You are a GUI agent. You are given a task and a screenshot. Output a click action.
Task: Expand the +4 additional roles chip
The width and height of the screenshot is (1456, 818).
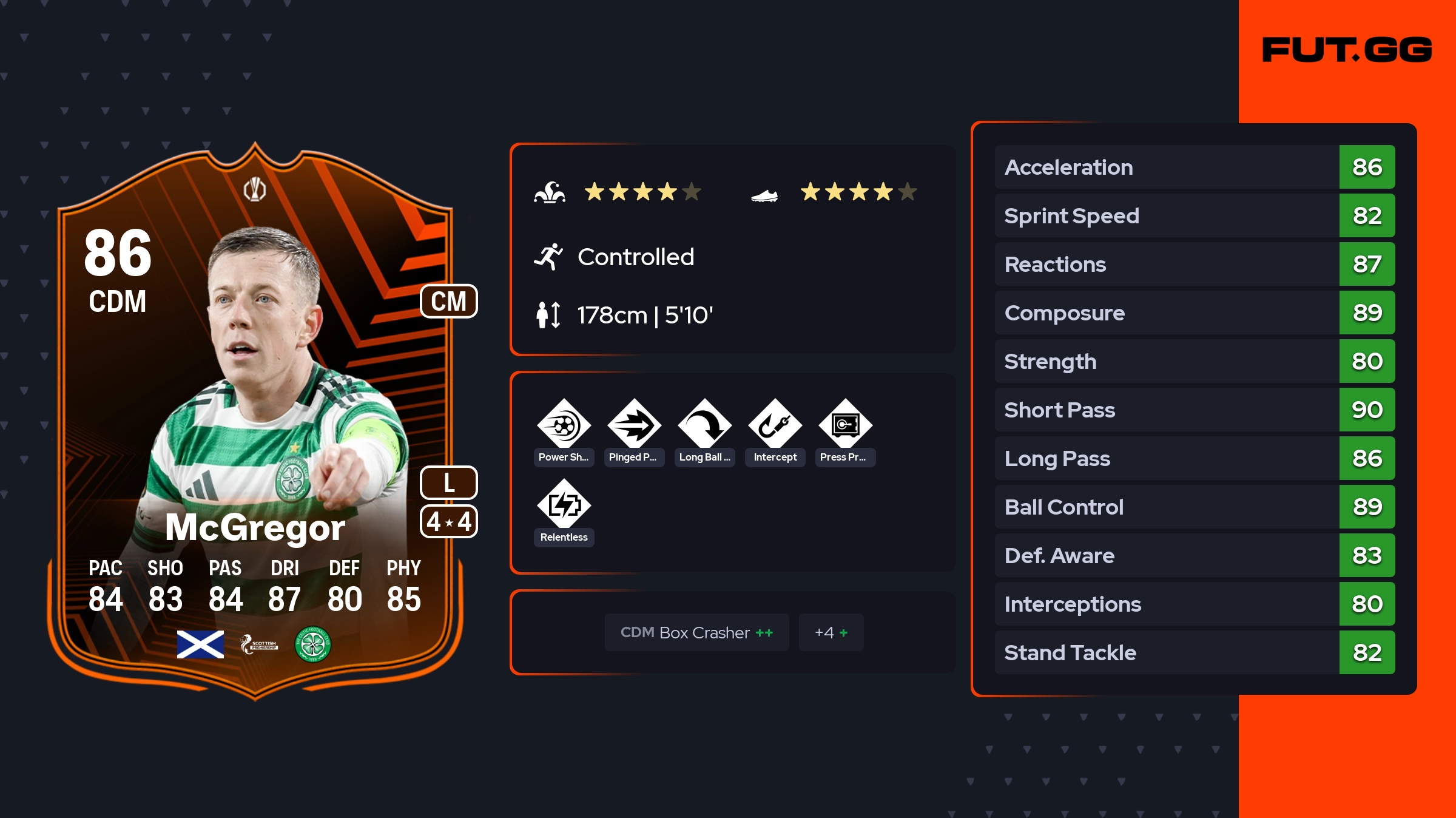[x=831, y=632]
